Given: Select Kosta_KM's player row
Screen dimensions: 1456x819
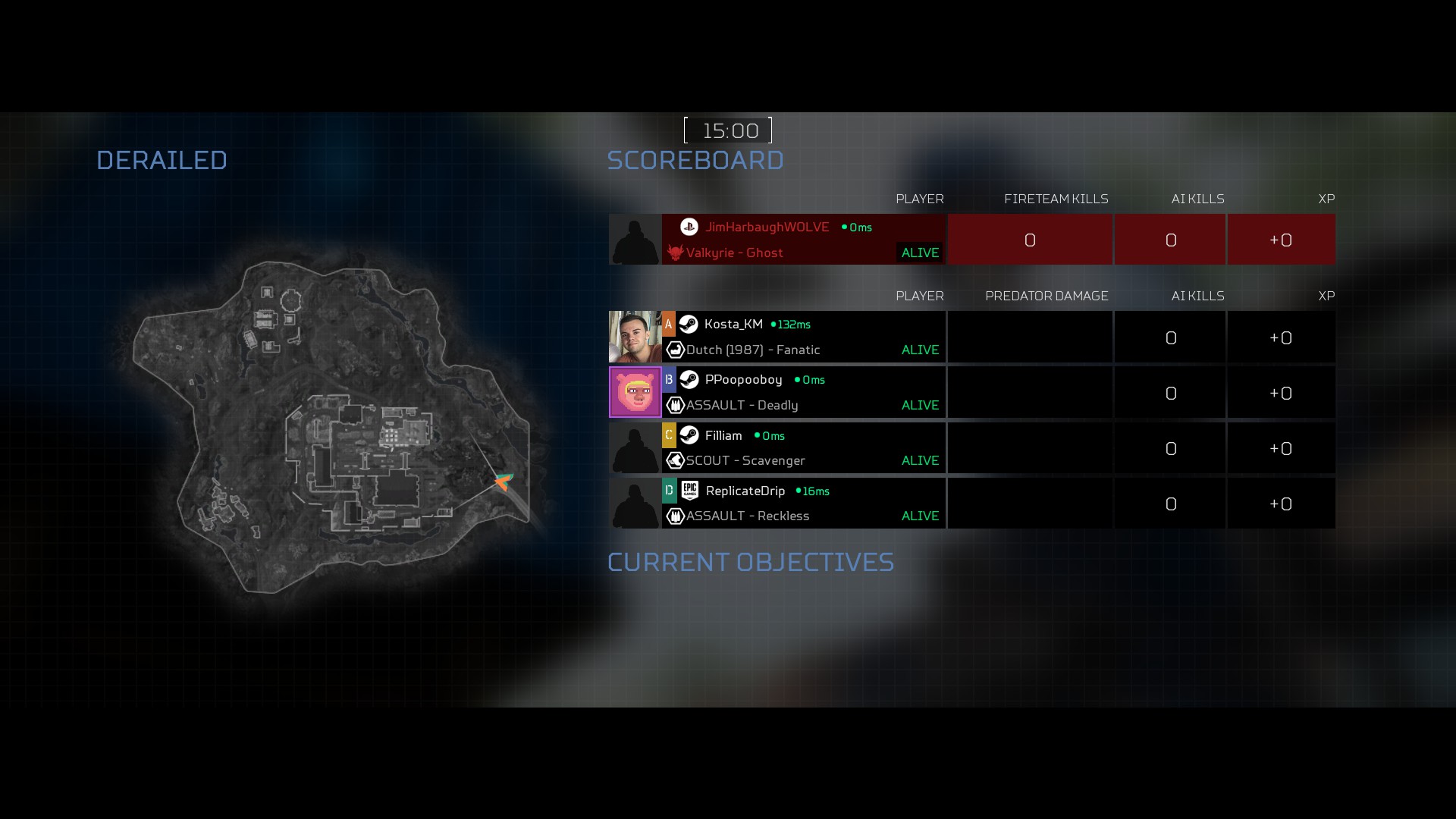Looking at the screenshot, I should [x=804, y=337].
